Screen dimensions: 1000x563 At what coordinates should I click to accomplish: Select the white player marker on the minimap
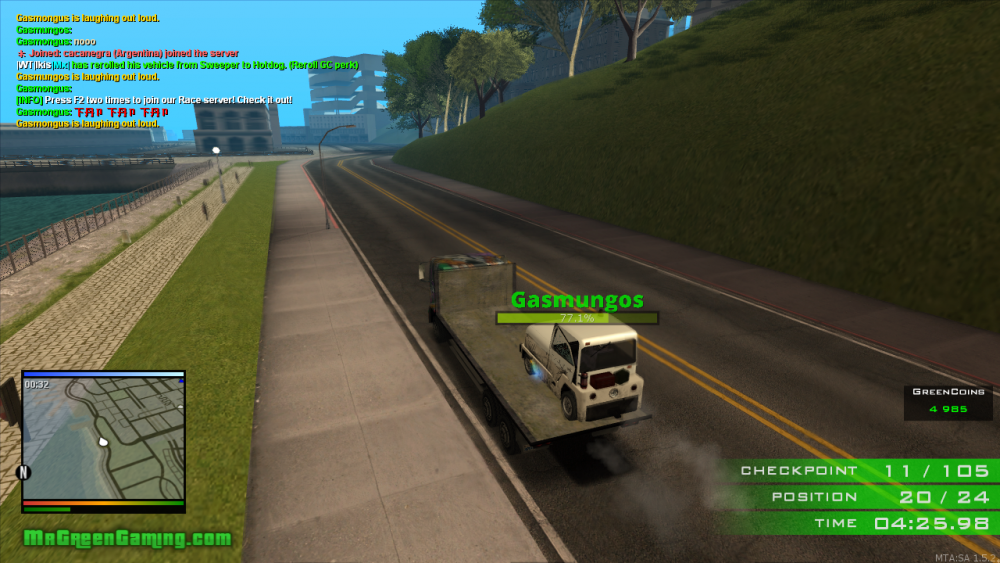(x=101, y=440)
